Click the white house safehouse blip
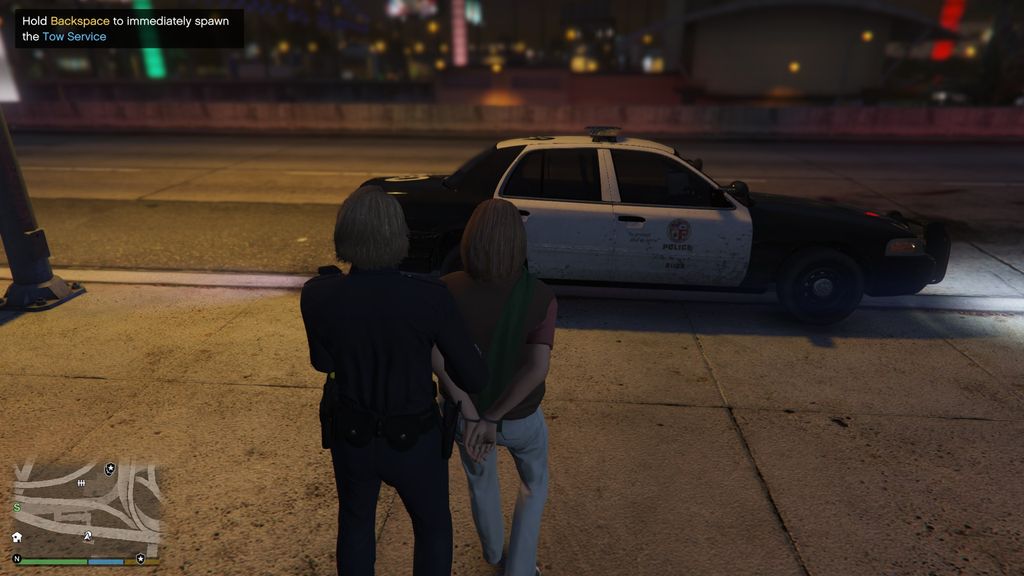This screenshot has width=1024, height=576. coord(17,537)
